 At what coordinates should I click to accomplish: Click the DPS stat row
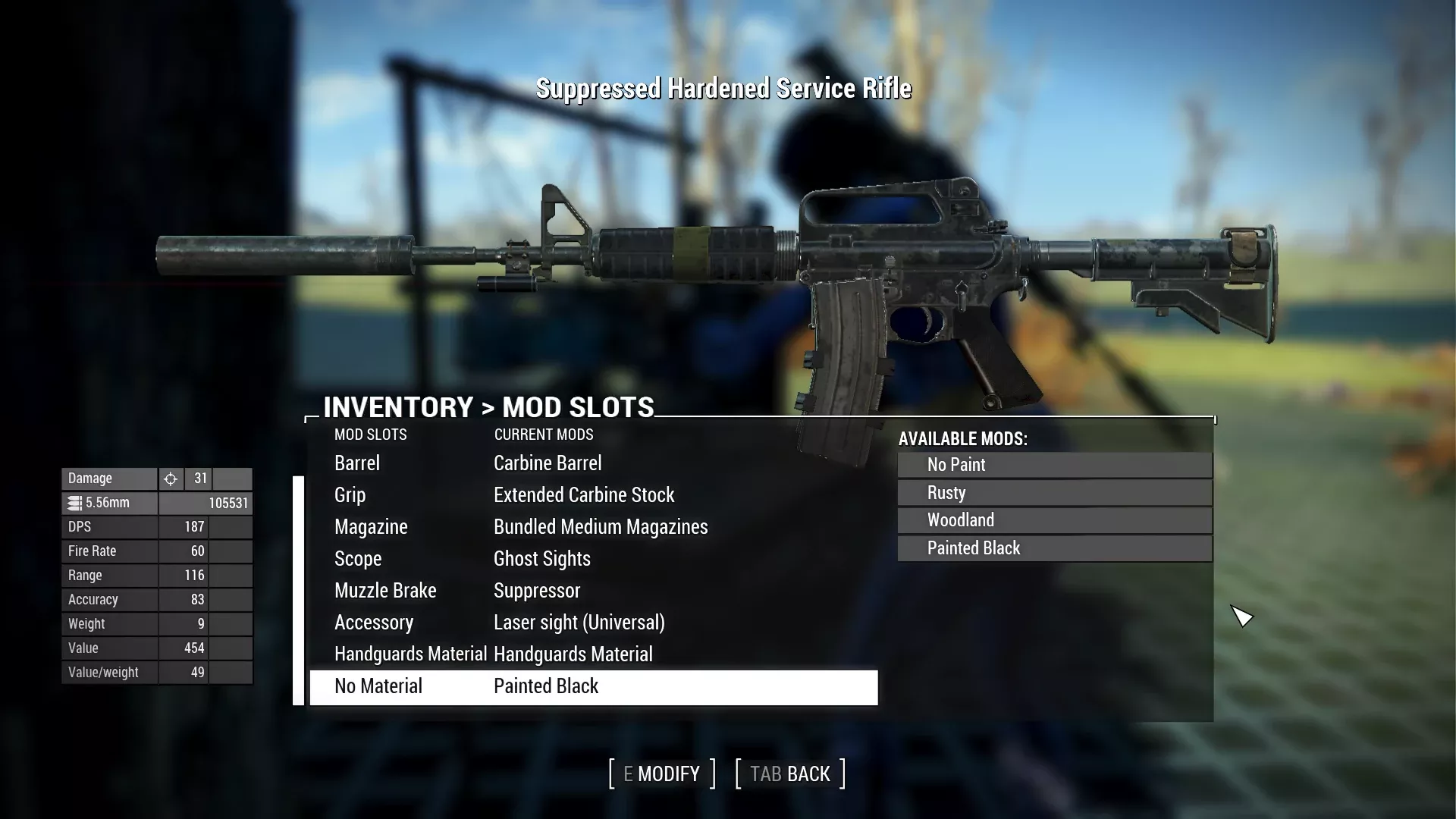pos(114,526)
